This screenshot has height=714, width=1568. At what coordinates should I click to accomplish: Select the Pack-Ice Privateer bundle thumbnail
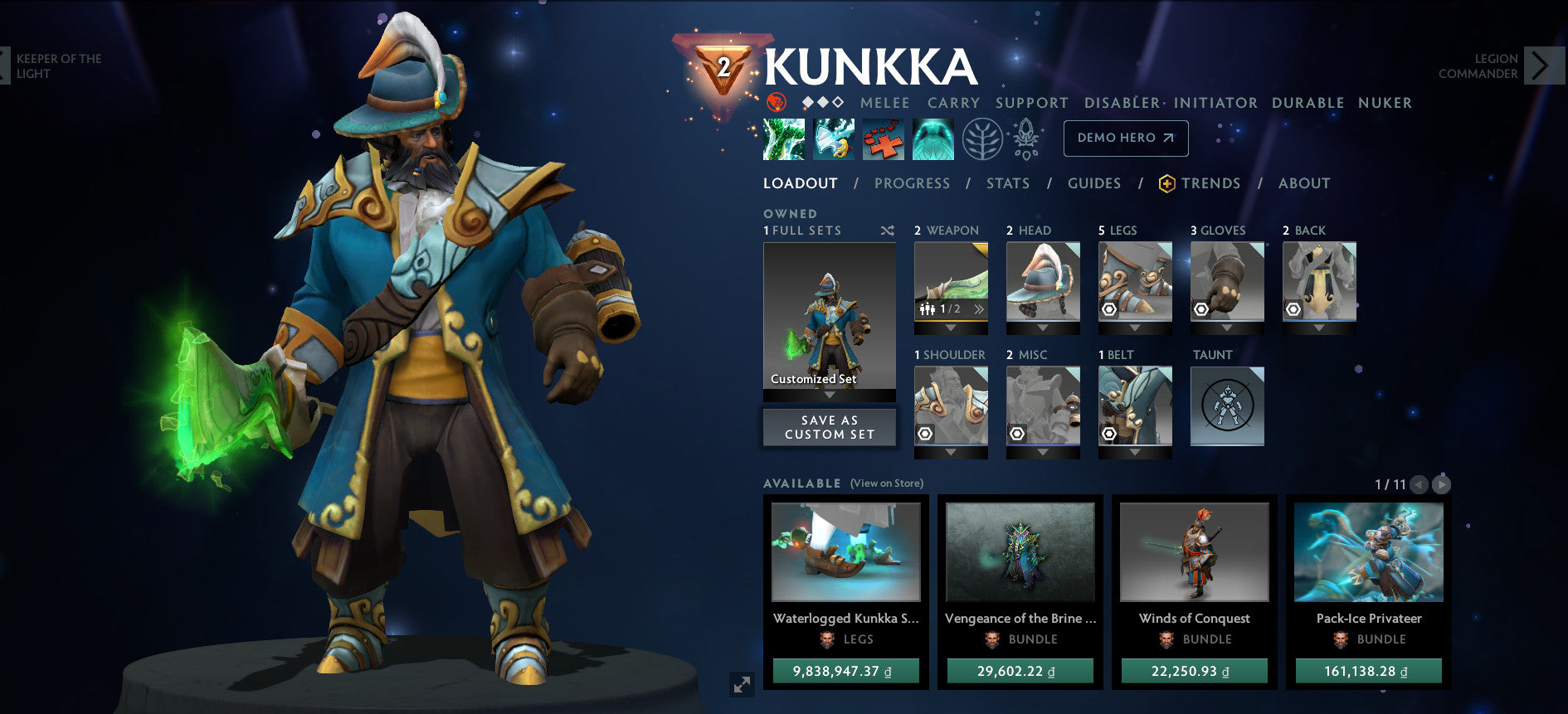(1368, 551)
